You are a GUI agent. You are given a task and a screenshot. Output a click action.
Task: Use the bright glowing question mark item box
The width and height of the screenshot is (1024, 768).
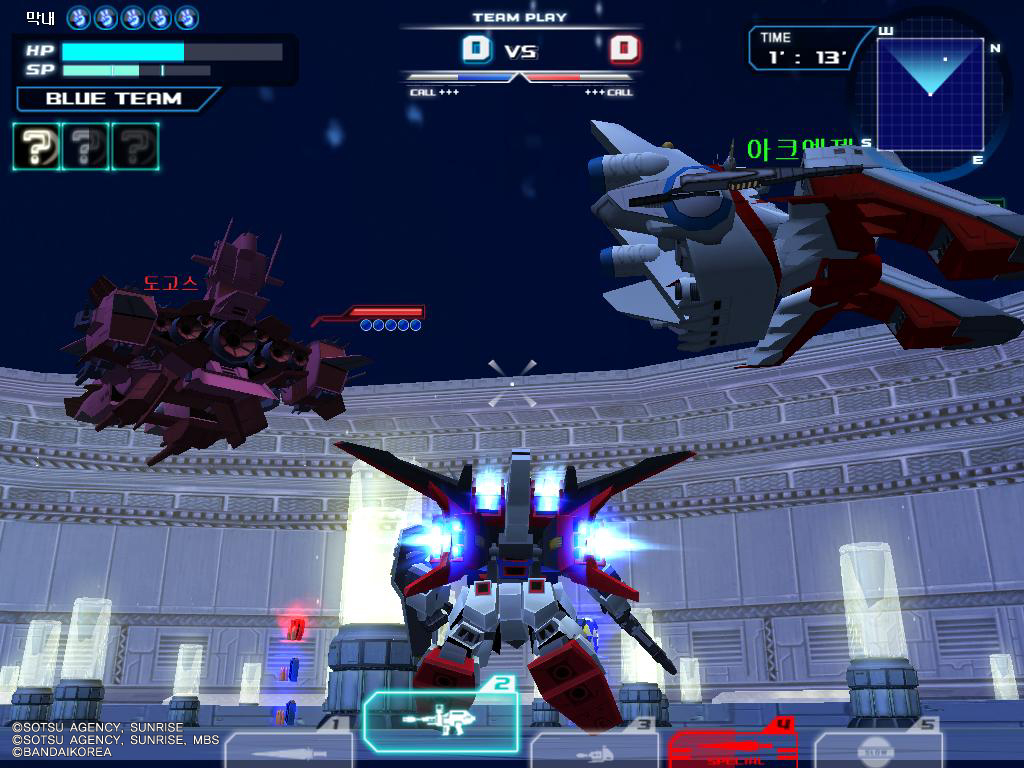pos(36,146)
